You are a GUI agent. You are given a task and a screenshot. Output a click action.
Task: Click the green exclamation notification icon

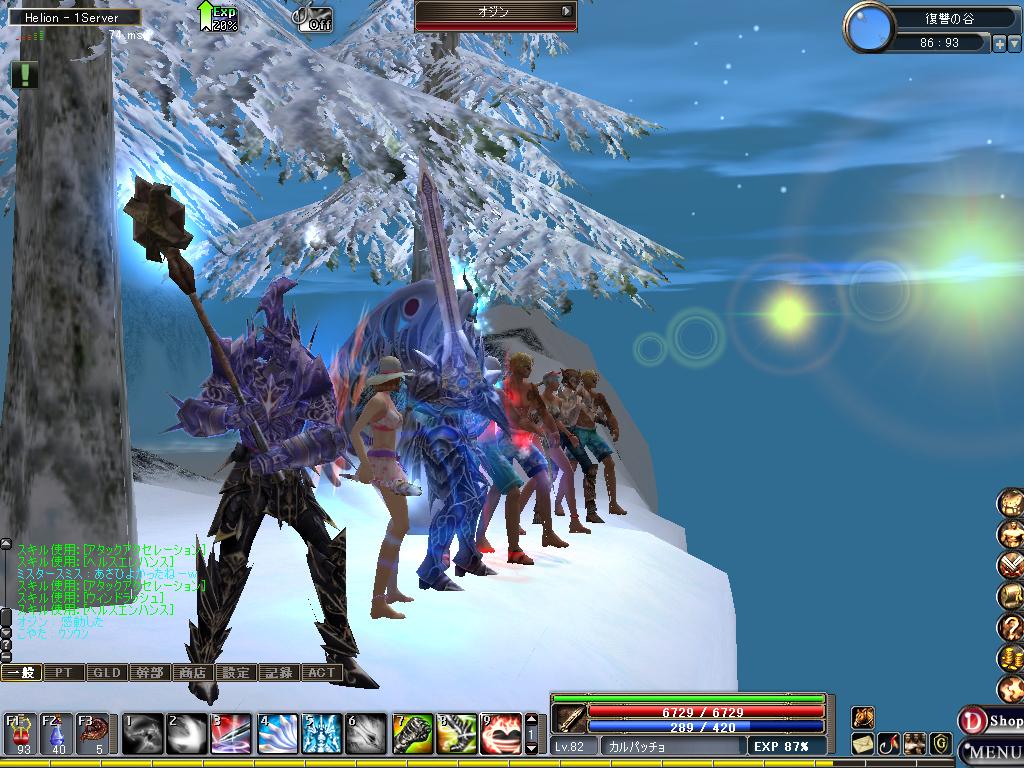[25, 74]
